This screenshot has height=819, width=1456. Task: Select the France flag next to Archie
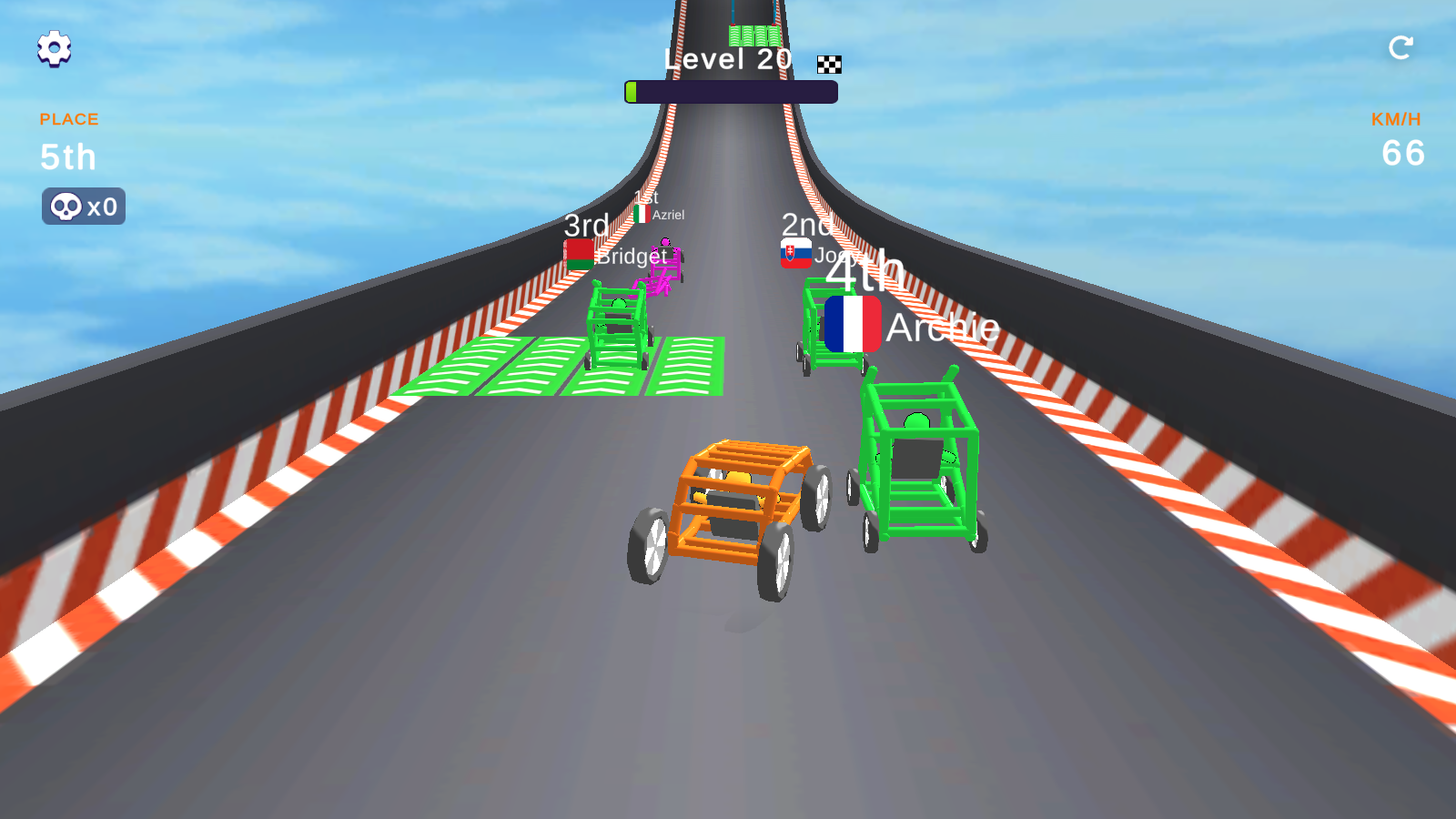click(x=854, y=323)
